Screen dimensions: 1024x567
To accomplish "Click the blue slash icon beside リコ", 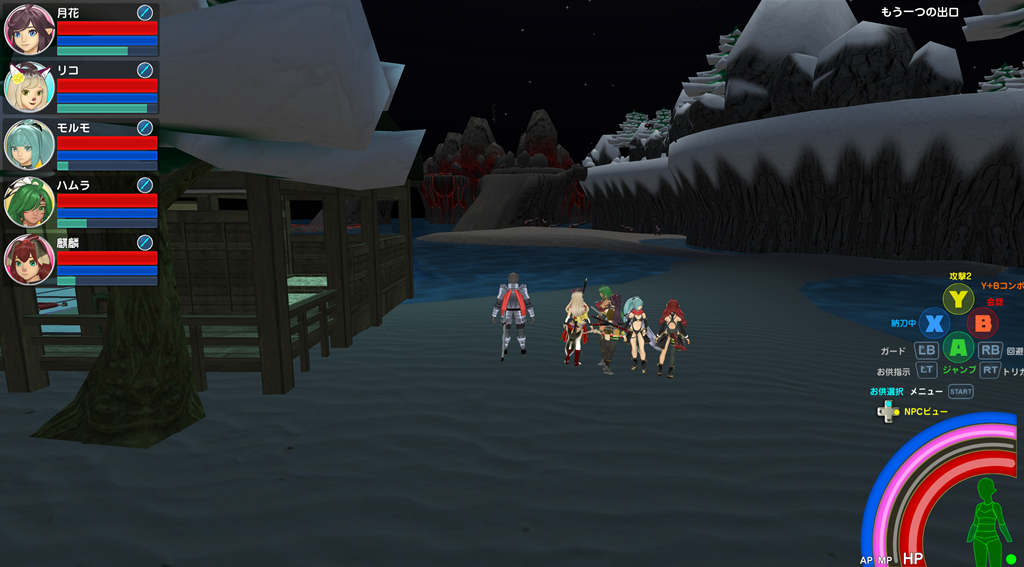I will [x=145, y=70].
